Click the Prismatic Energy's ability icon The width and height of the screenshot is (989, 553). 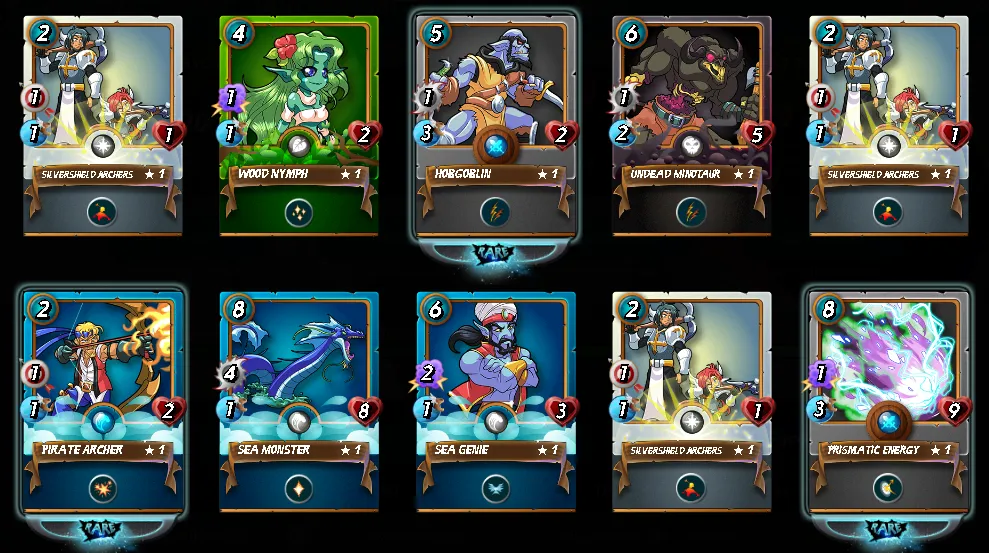click(888, 488)
